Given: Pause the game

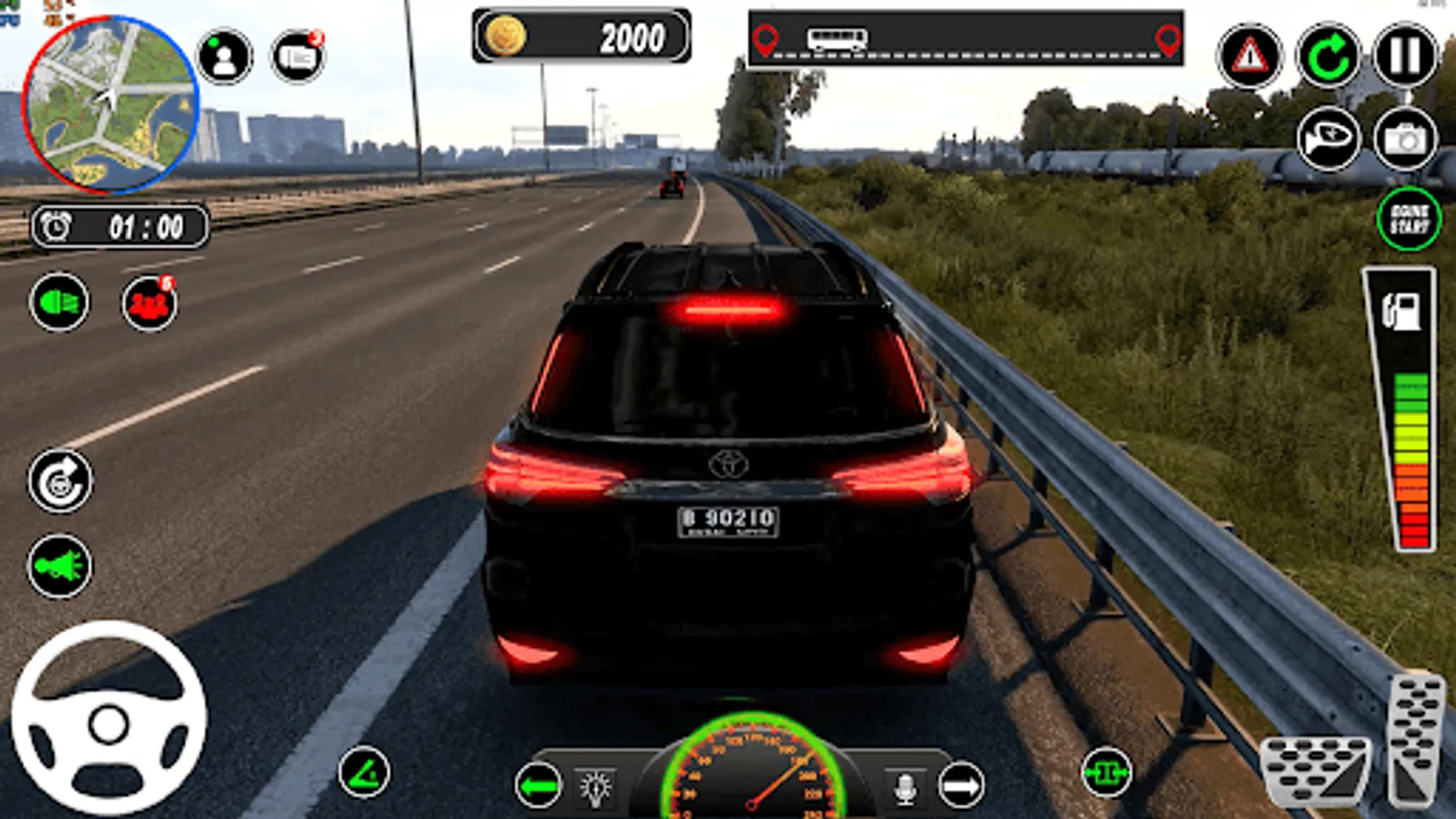Looking at the screenshot, I should (x=1405, y=57).
